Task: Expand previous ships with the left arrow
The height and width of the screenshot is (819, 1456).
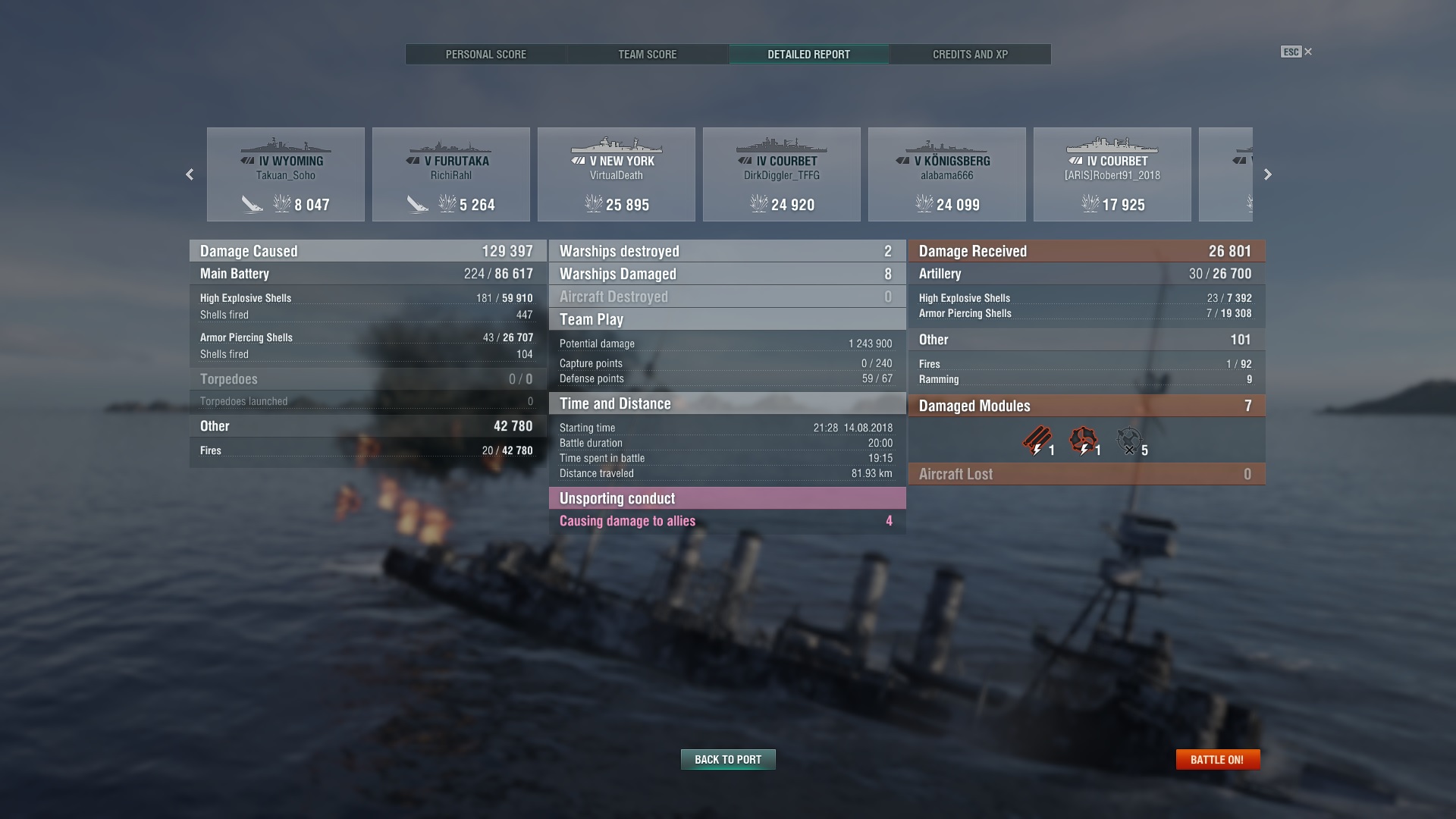Action: pos(190,174)
